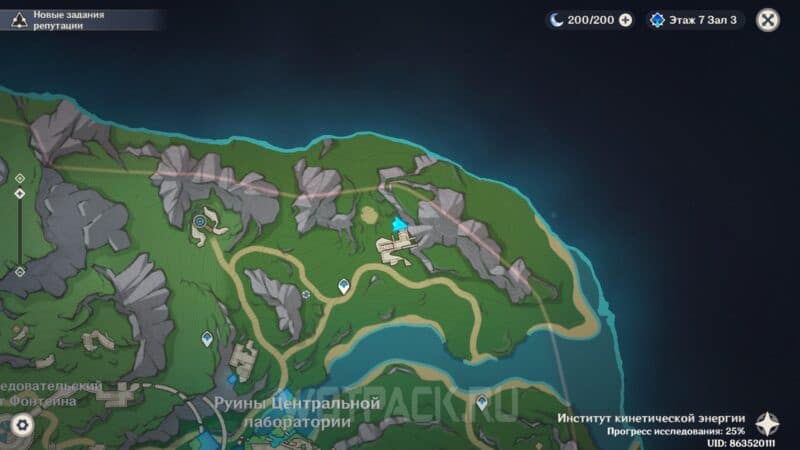Click the map zoom slider handle
800x450 pixels.
pos(19,192)
